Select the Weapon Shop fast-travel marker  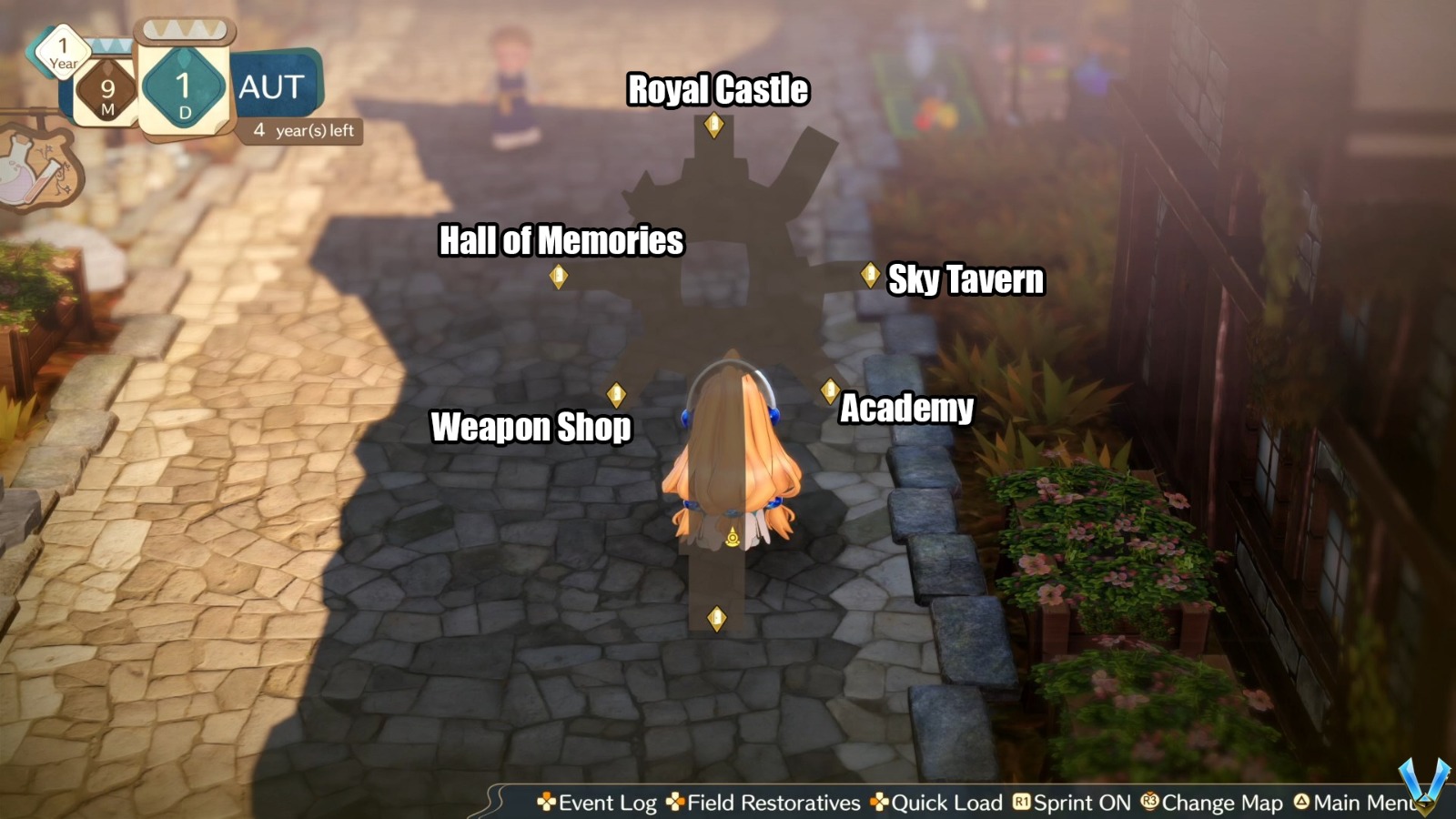[x=615, y=392]
